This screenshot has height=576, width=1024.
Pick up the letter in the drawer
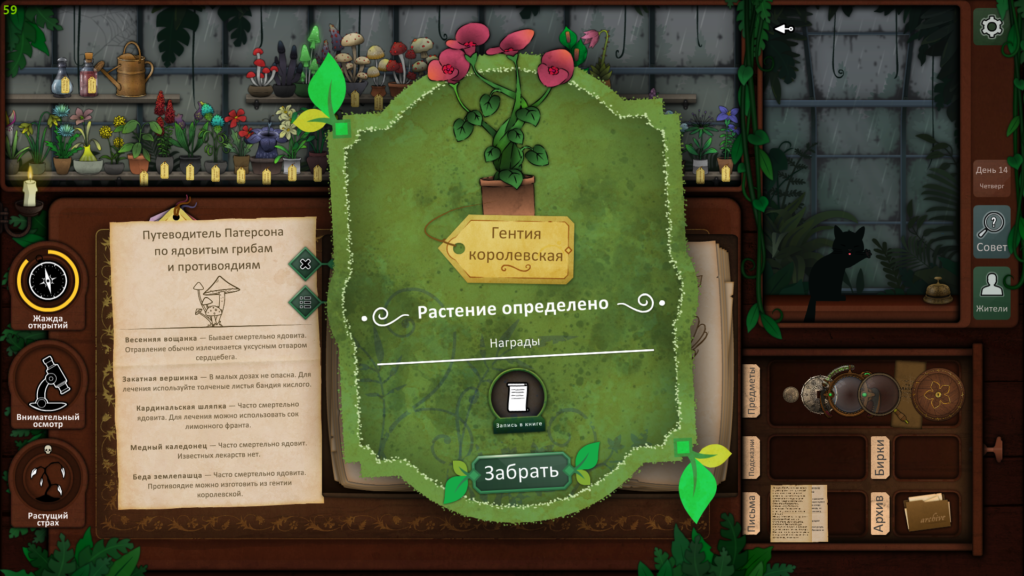coord(798,513)
